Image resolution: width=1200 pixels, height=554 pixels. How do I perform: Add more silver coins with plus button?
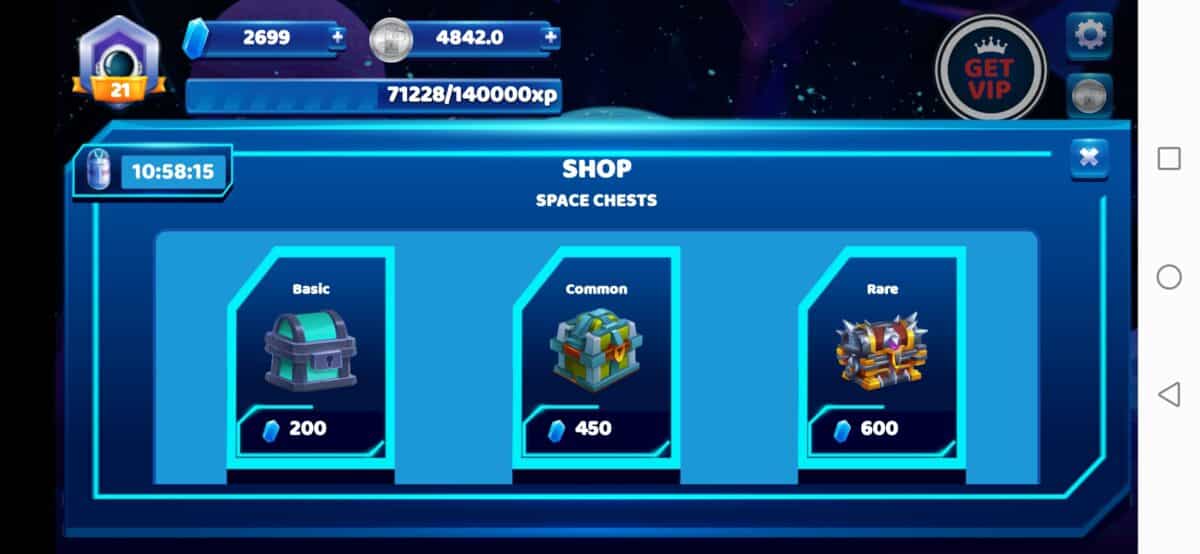[550, 38]
